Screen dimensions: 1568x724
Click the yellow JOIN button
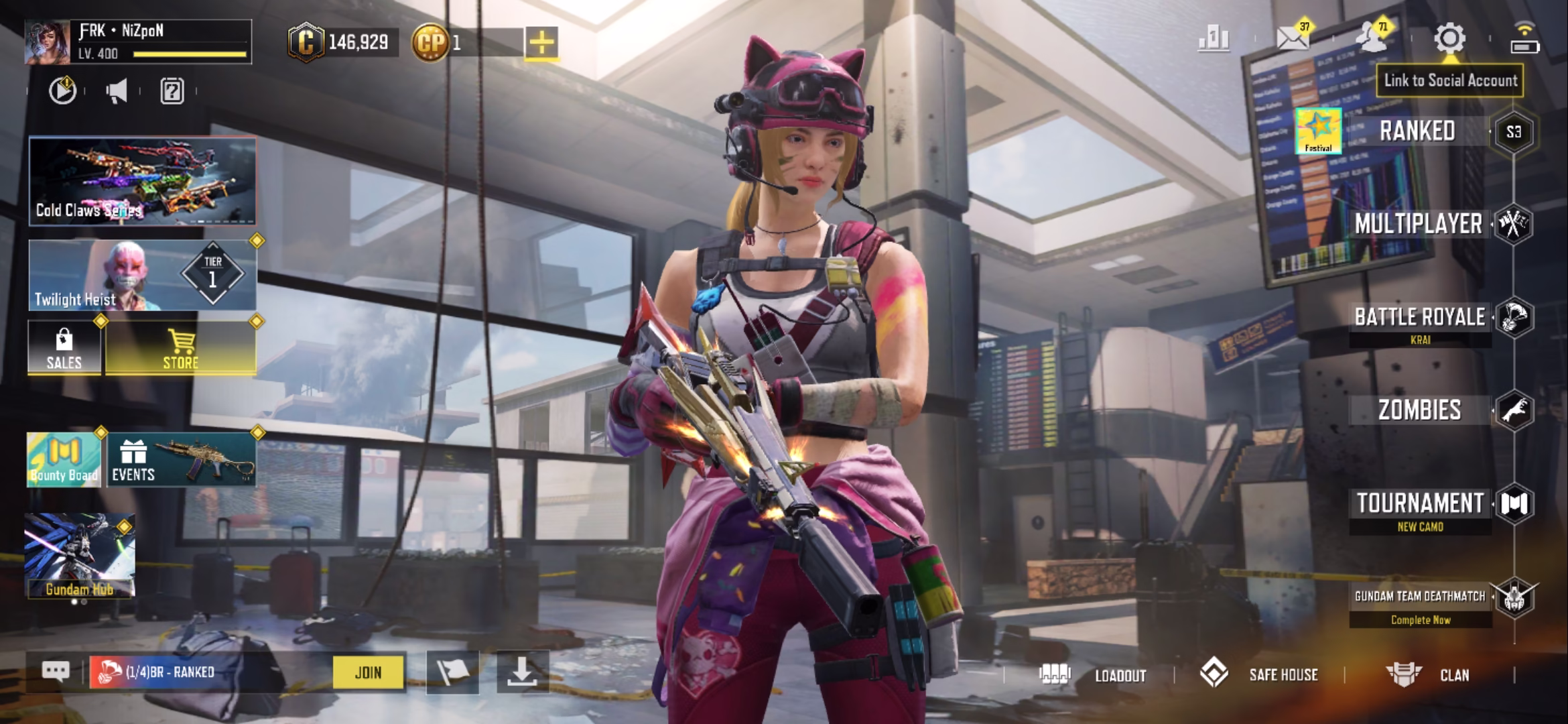(369, 672)
